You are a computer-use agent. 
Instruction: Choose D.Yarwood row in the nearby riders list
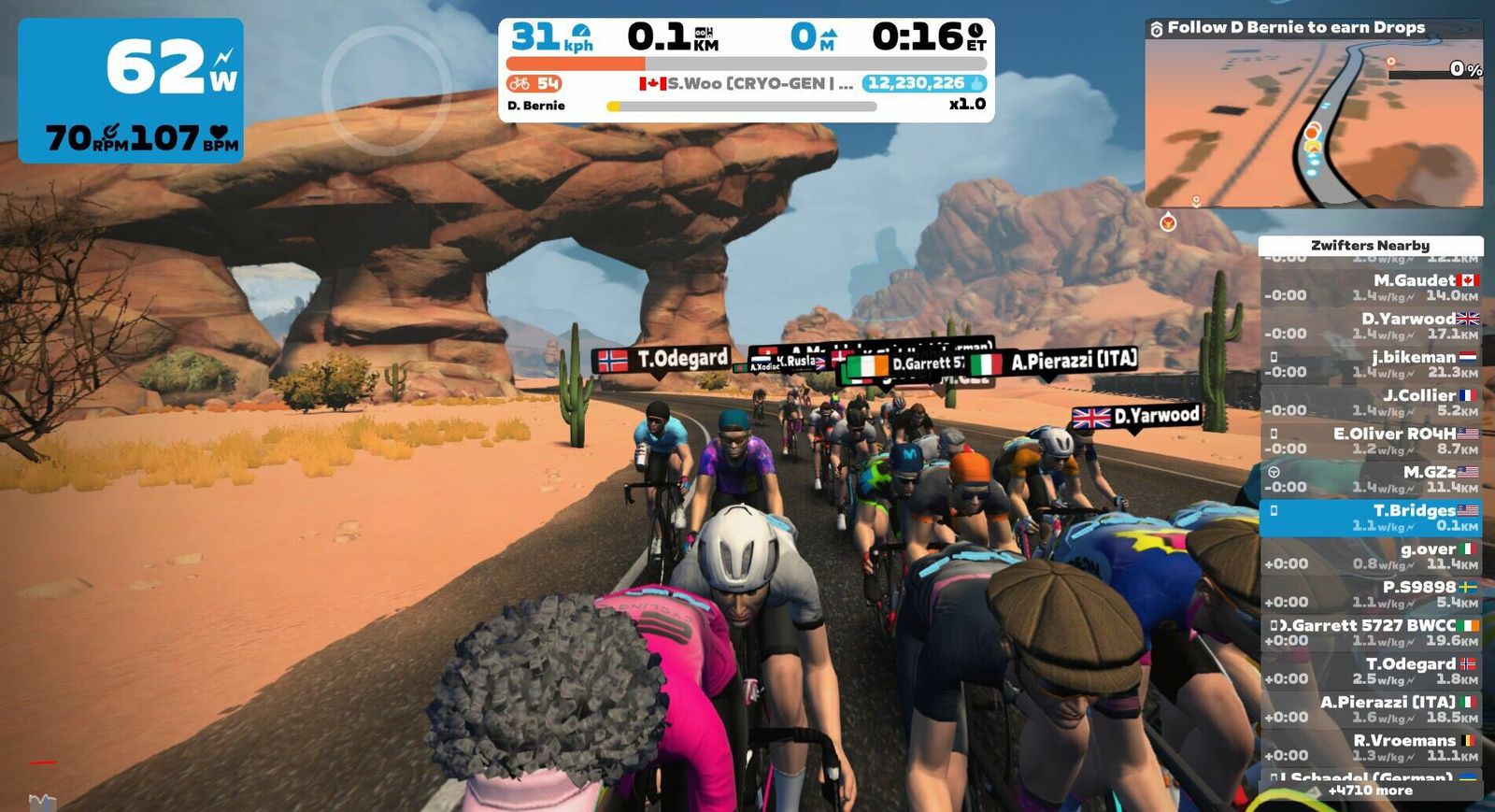(x=1371, y=326)
